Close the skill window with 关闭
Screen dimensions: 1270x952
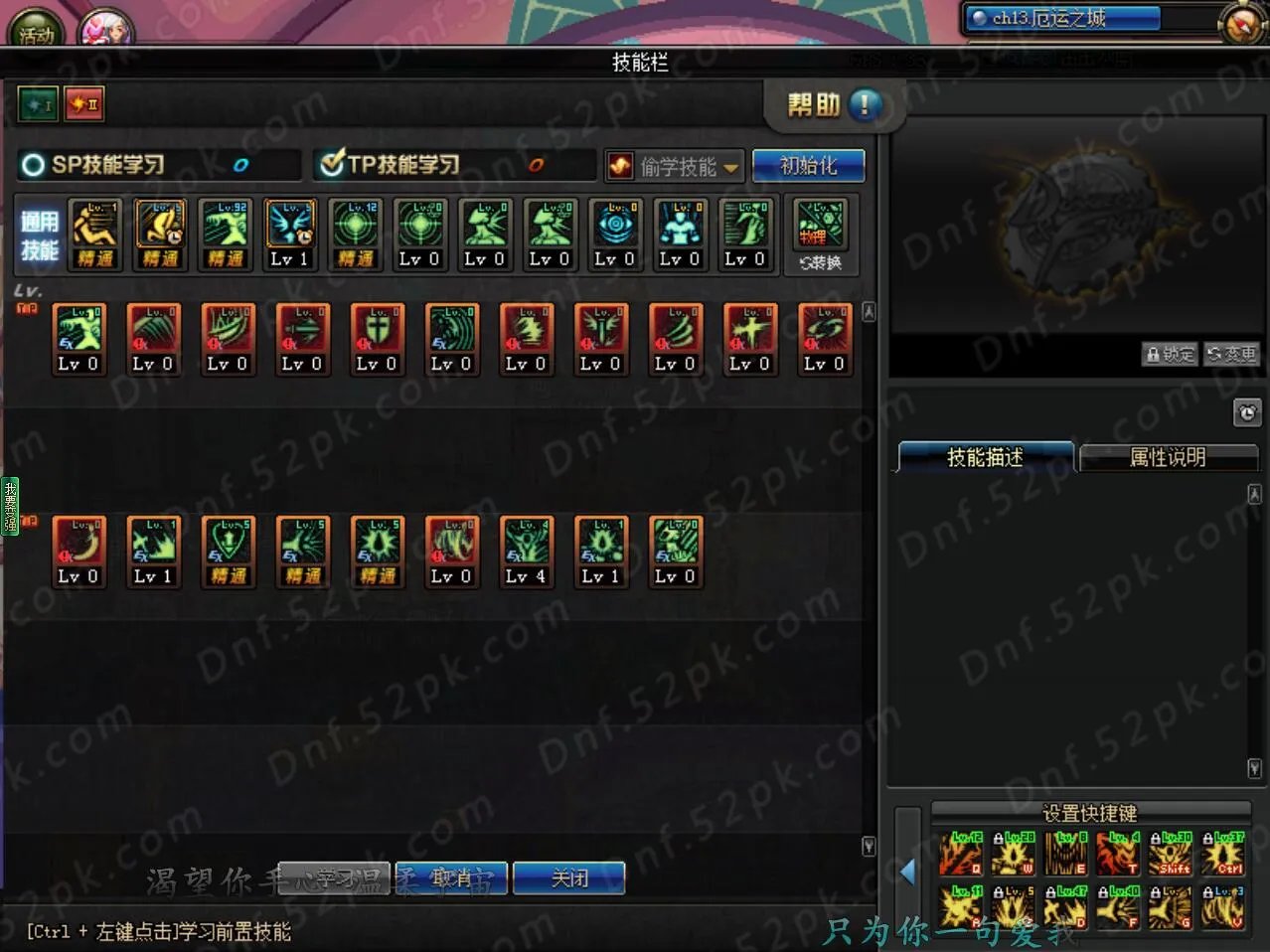click(x=569, y=878)
